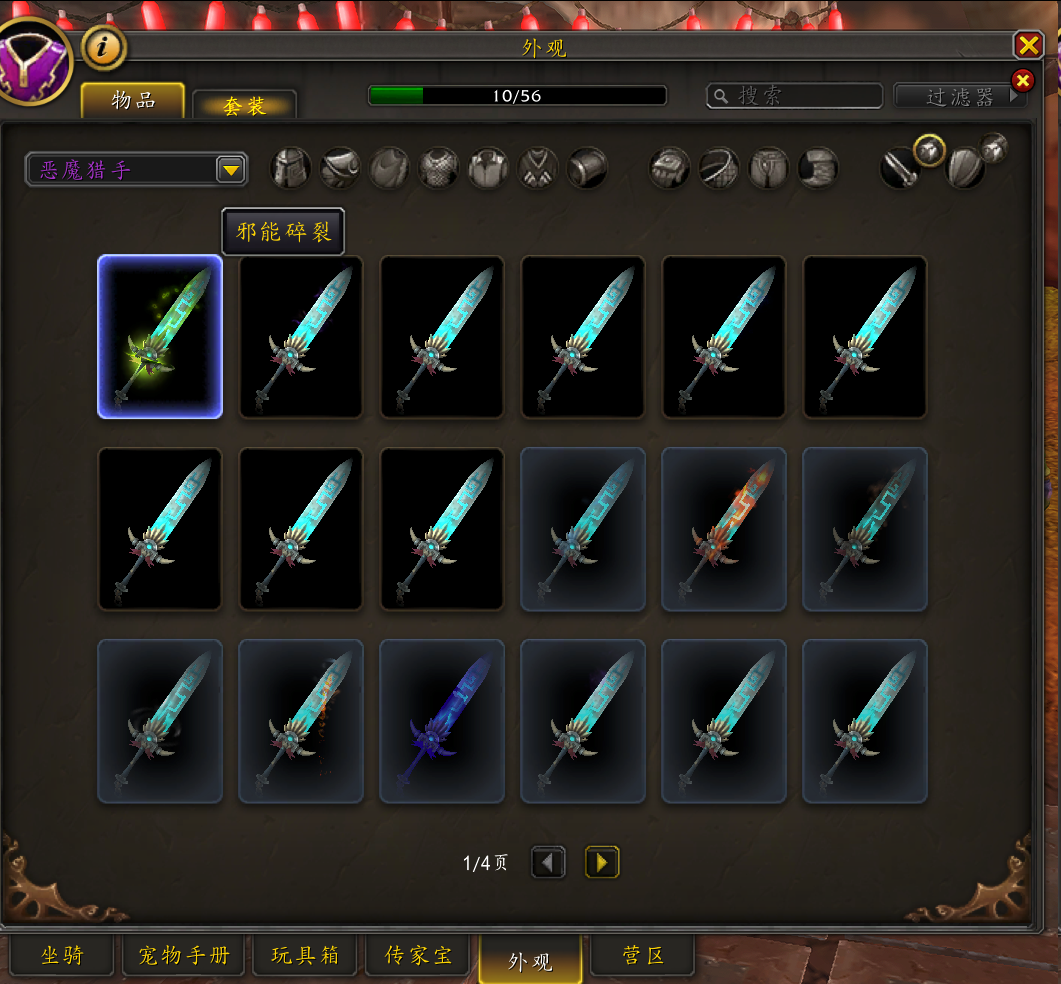
Task: Select the head helmet slot icon
Action: point(291,168)
